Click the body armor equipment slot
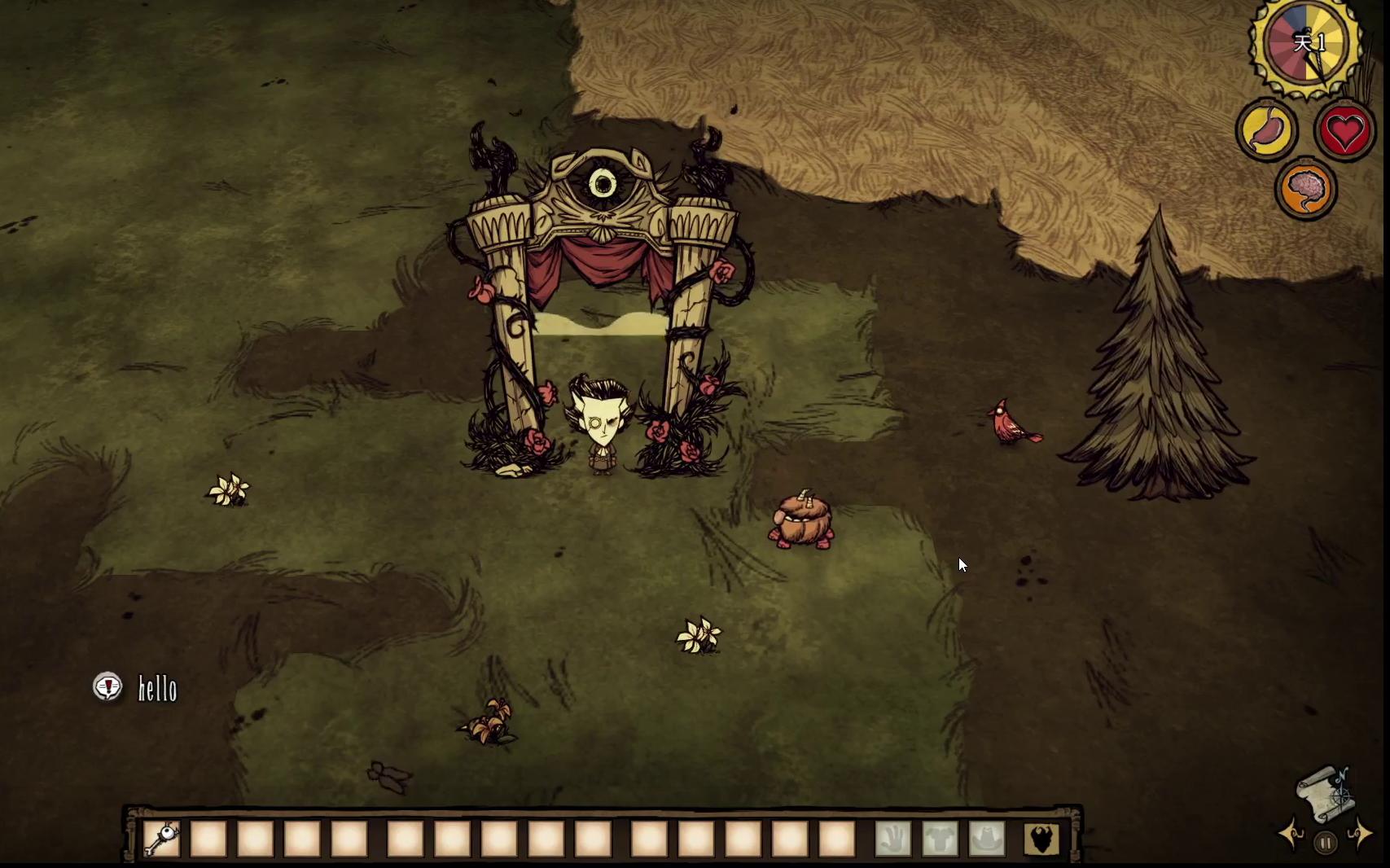This screenshot has height=868, width=1390. pos(940,839)
